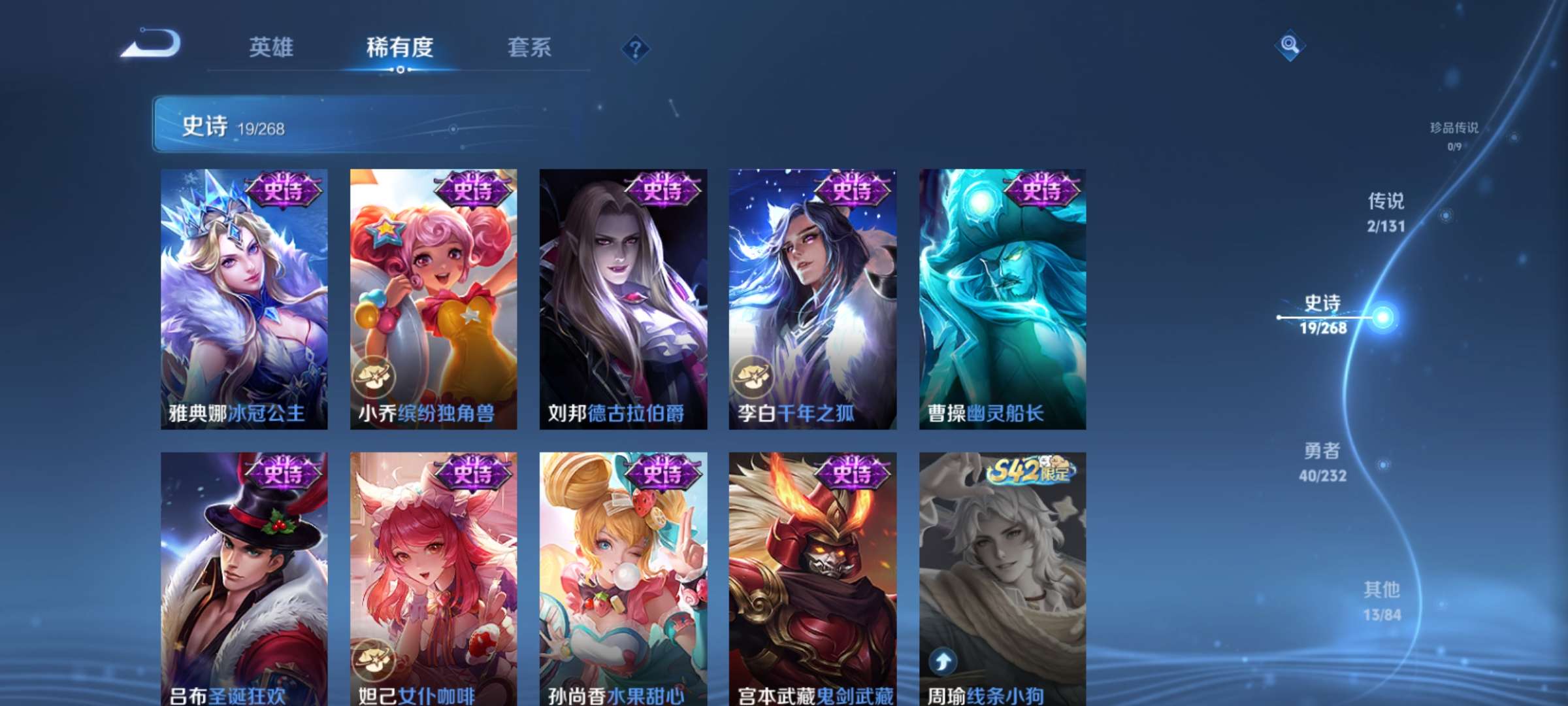Switch to the 英雄 tab
The width and height of the screenshot is (1568, 706).
[x=272, y=48]
